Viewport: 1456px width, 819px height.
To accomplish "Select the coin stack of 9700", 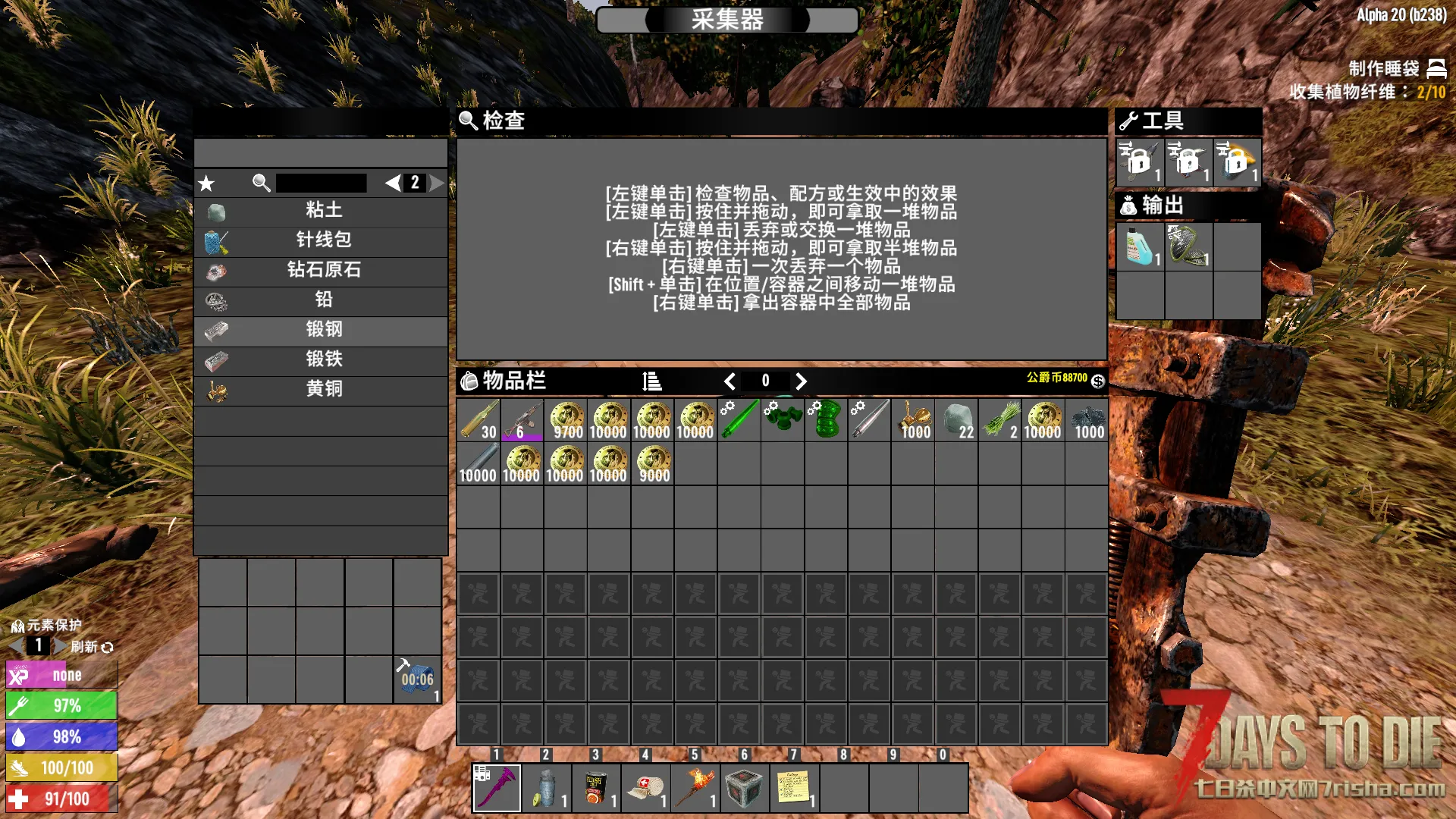I will click(566, 420).
